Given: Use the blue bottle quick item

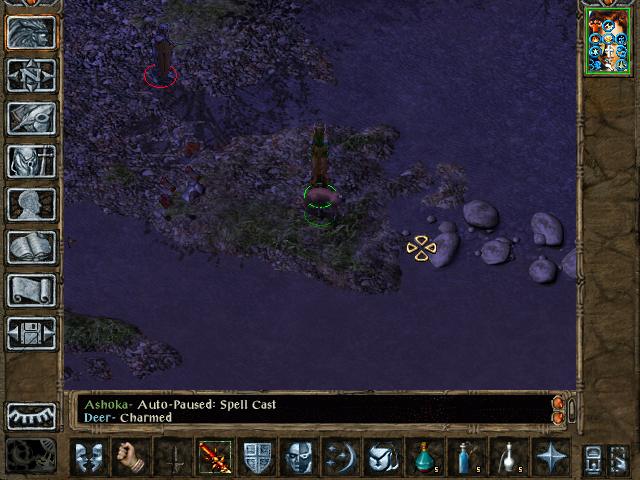Looking at the screenshot, I should coord(466,457).
